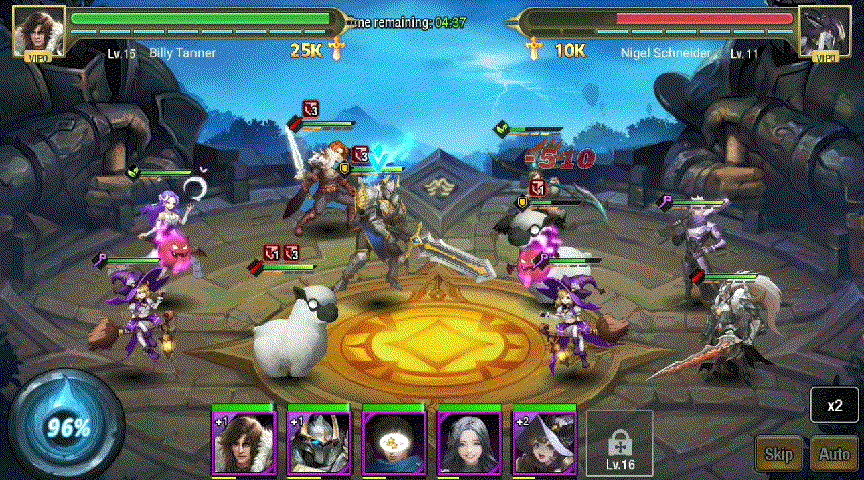Tap the 96% blue energy orb
The height and width of the screenshot is (480, 864).
pos(66,427)
